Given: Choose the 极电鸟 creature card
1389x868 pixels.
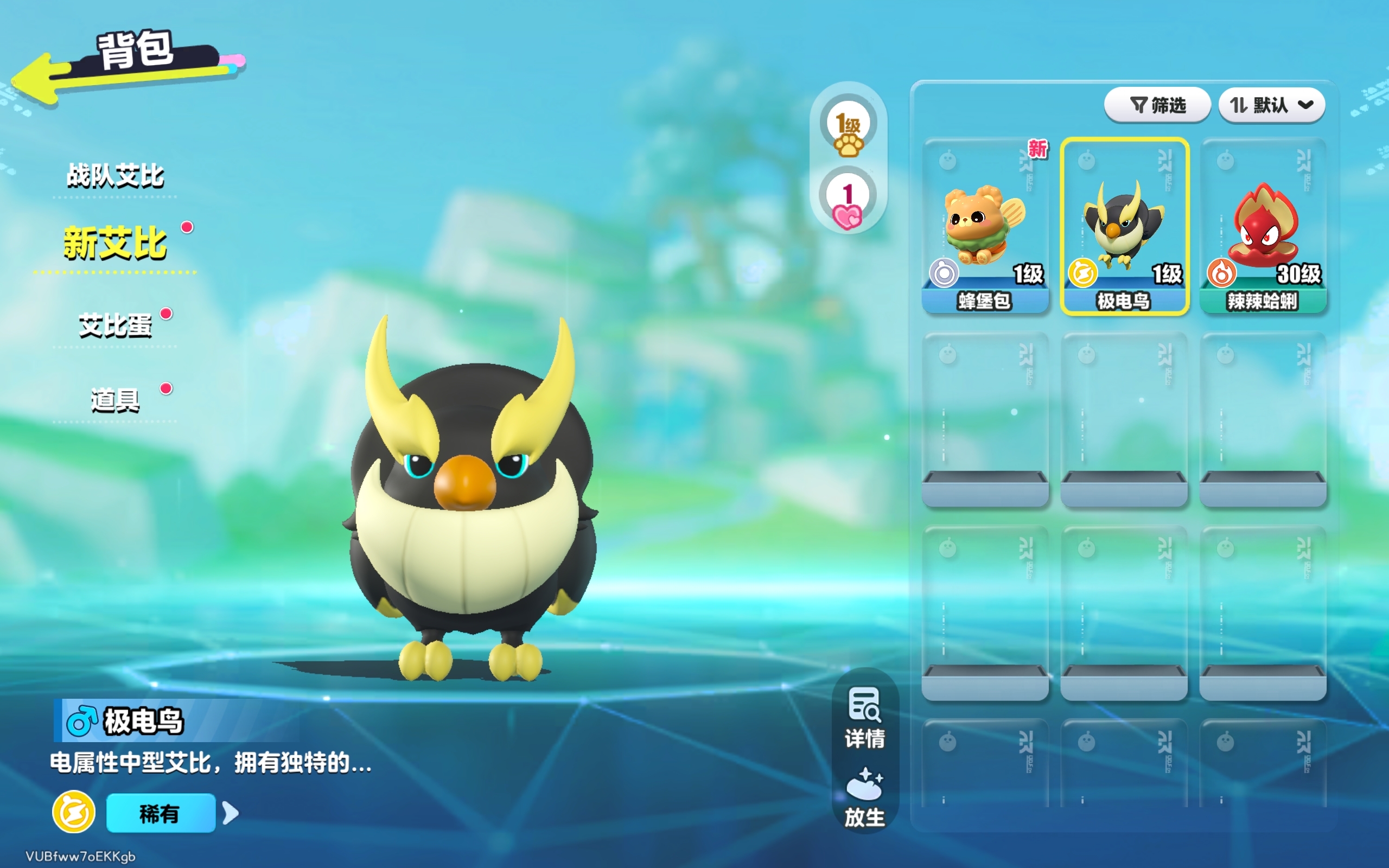Looking at the screenshot, I should [x=1124, y=226].
